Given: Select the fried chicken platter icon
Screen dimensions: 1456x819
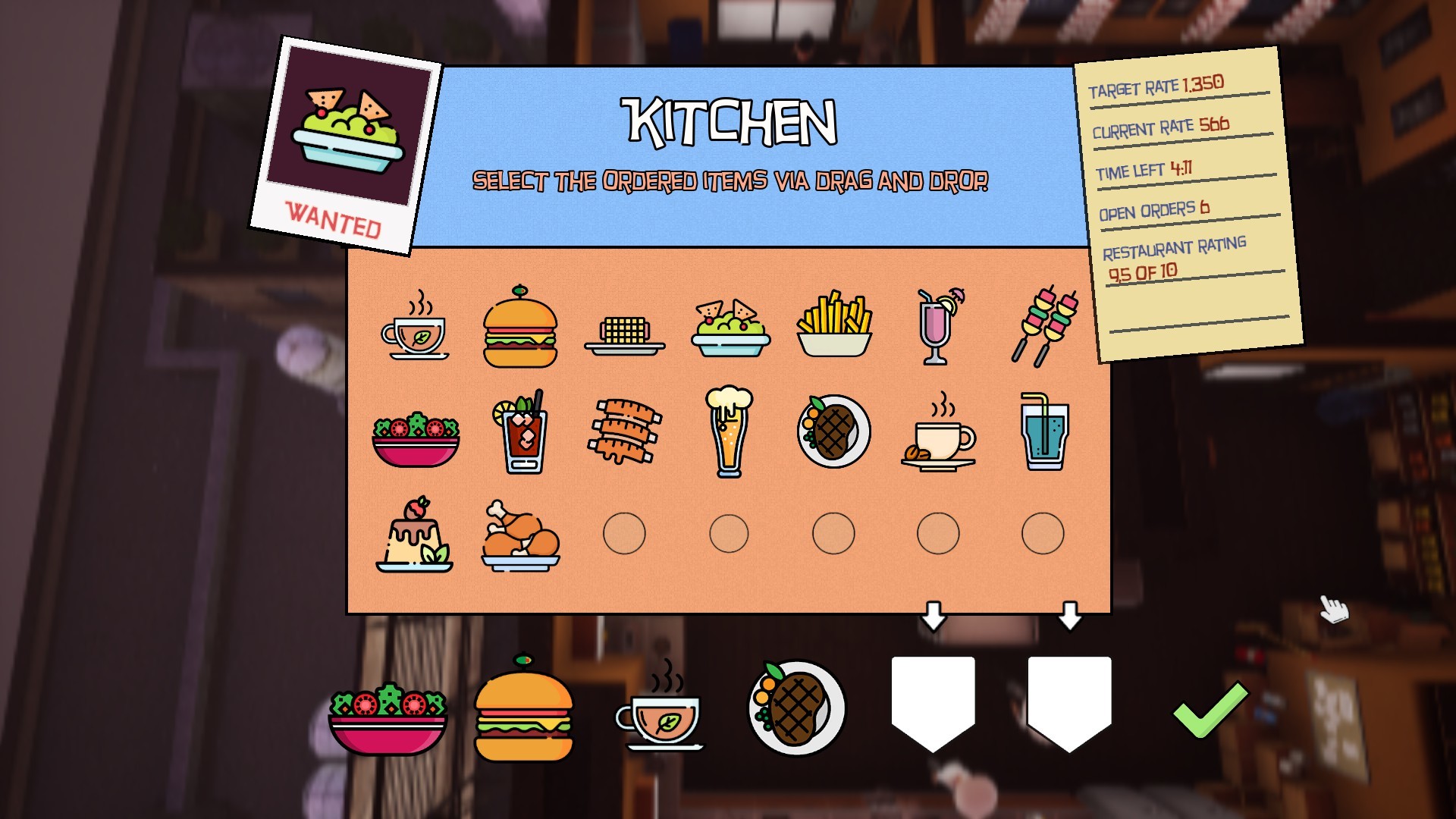Looking at the screenshot, I should 522,535.
